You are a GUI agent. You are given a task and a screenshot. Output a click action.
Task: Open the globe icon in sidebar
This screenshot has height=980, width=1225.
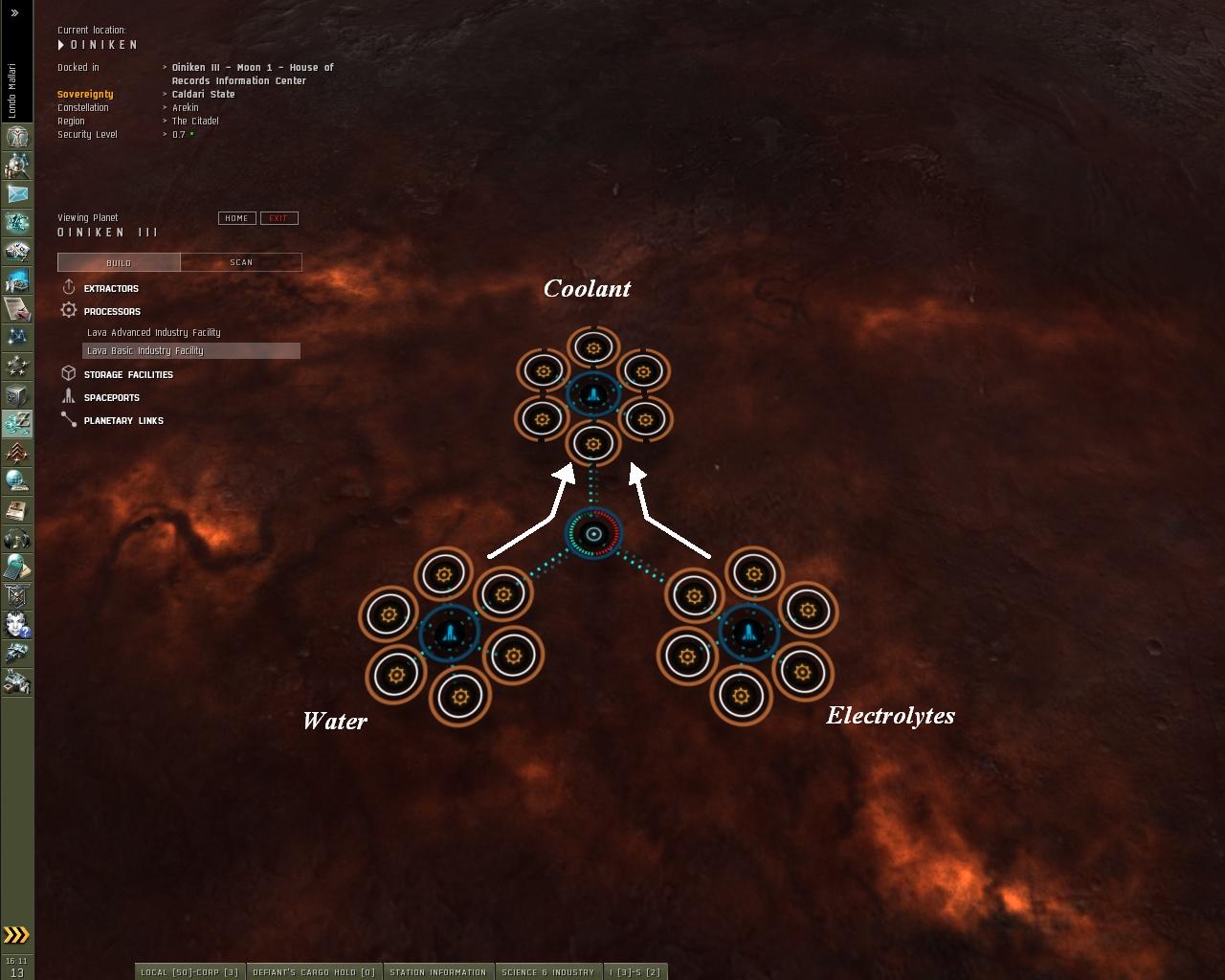tap(17, 480)
